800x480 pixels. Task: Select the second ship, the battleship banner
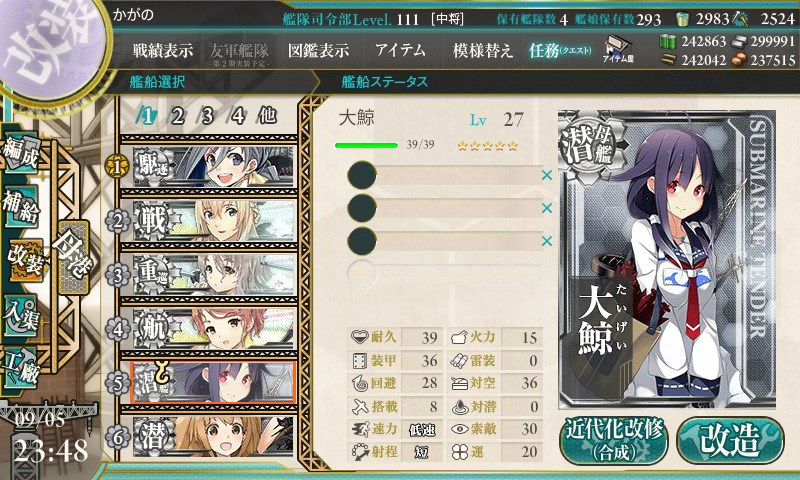point(210,218)
